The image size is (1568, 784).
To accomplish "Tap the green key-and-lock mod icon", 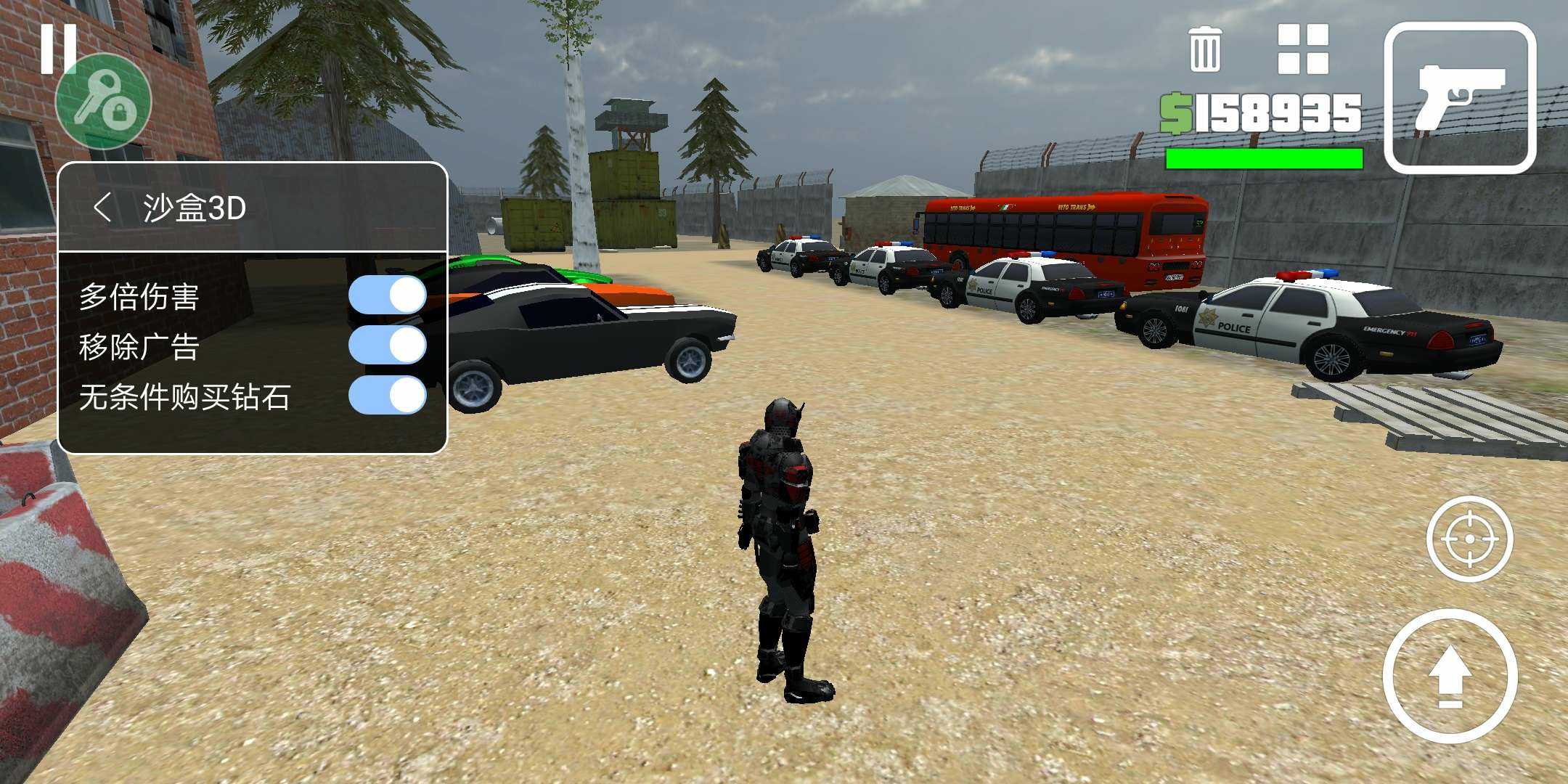I will 104,102.
